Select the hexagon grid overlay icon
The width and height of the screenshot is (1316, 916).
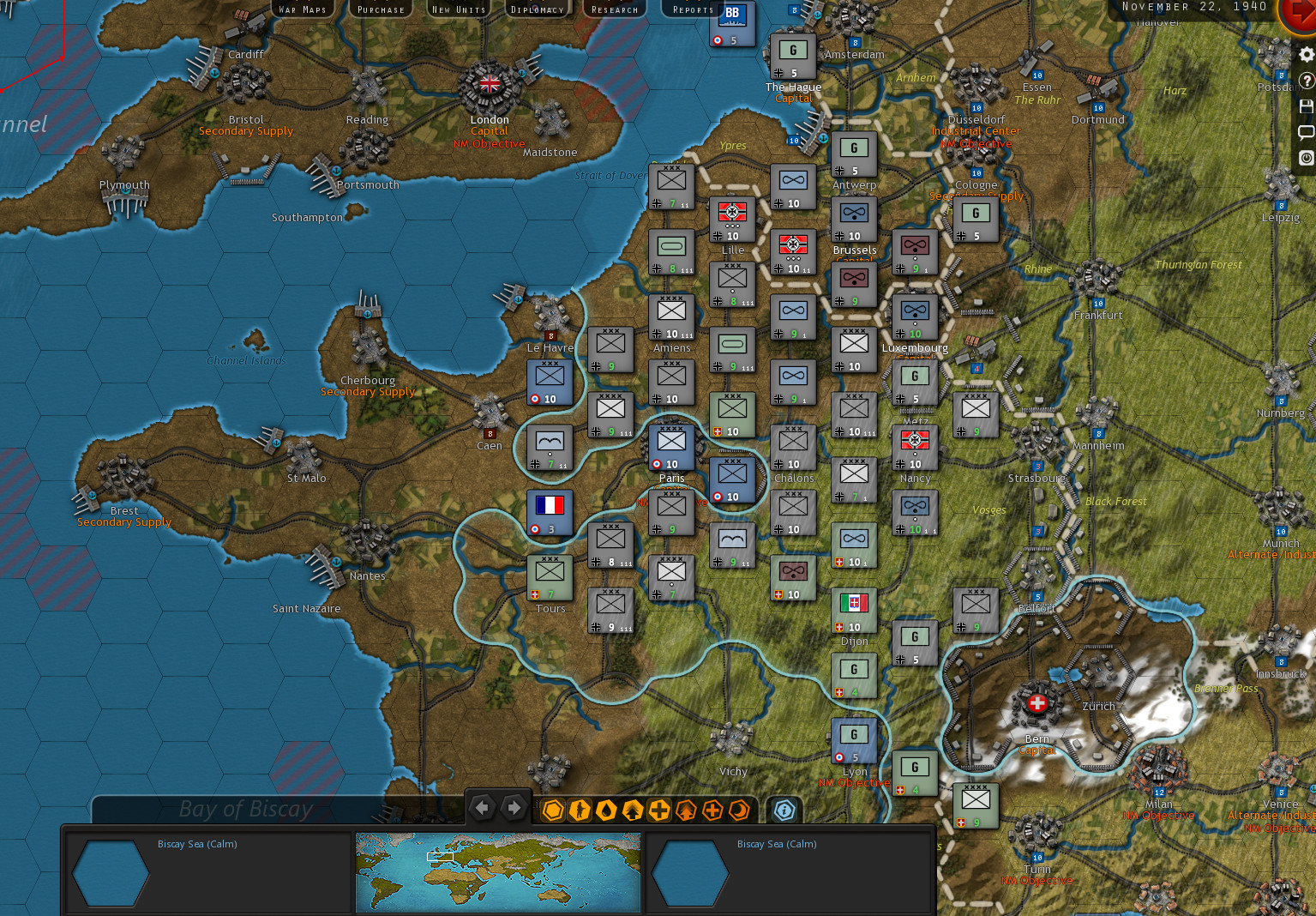tap(553, 809)
